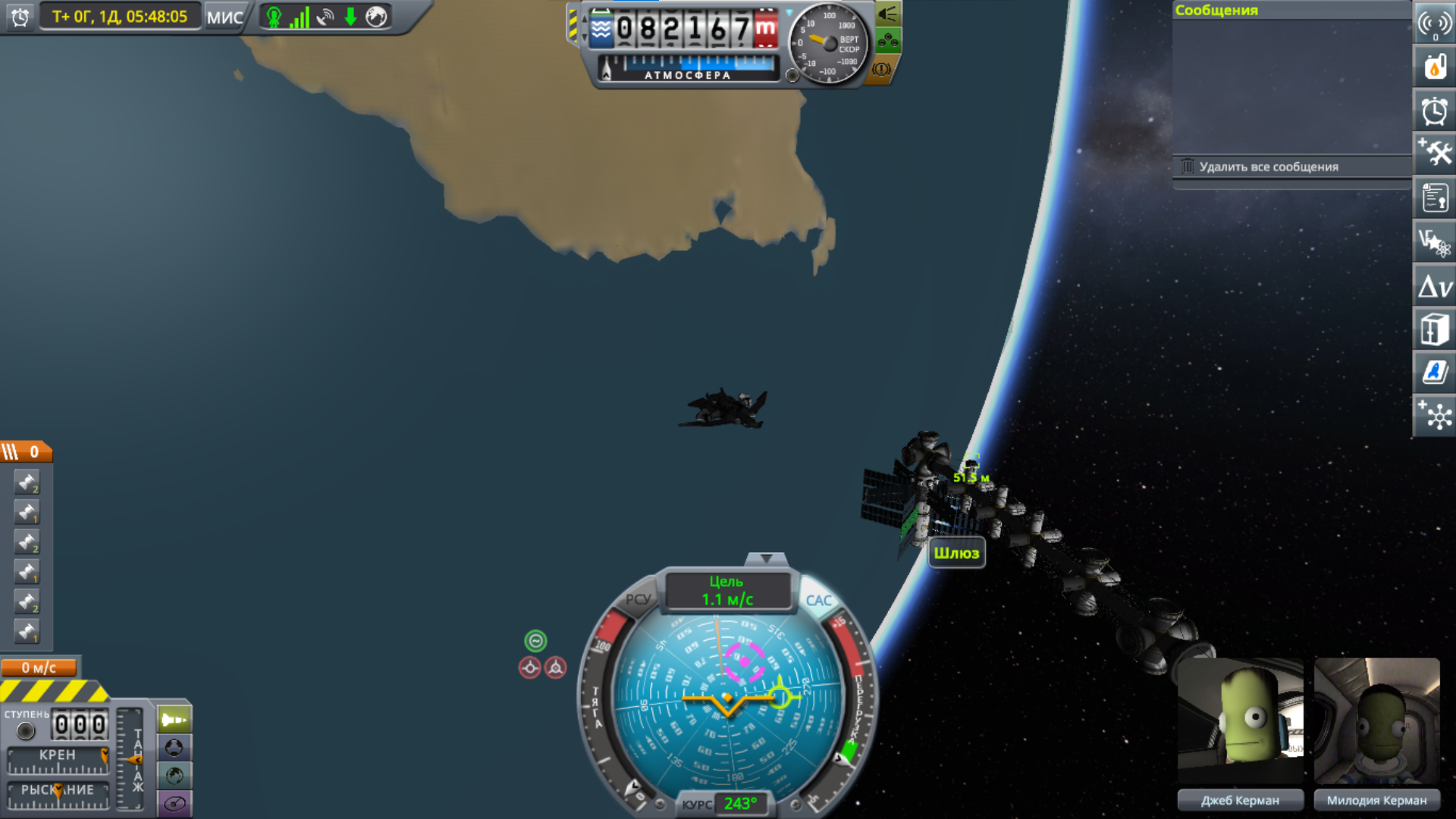Click the 'Цель' speed mode readout
The image size is (1456, 819).
click(x=727, y=591)
